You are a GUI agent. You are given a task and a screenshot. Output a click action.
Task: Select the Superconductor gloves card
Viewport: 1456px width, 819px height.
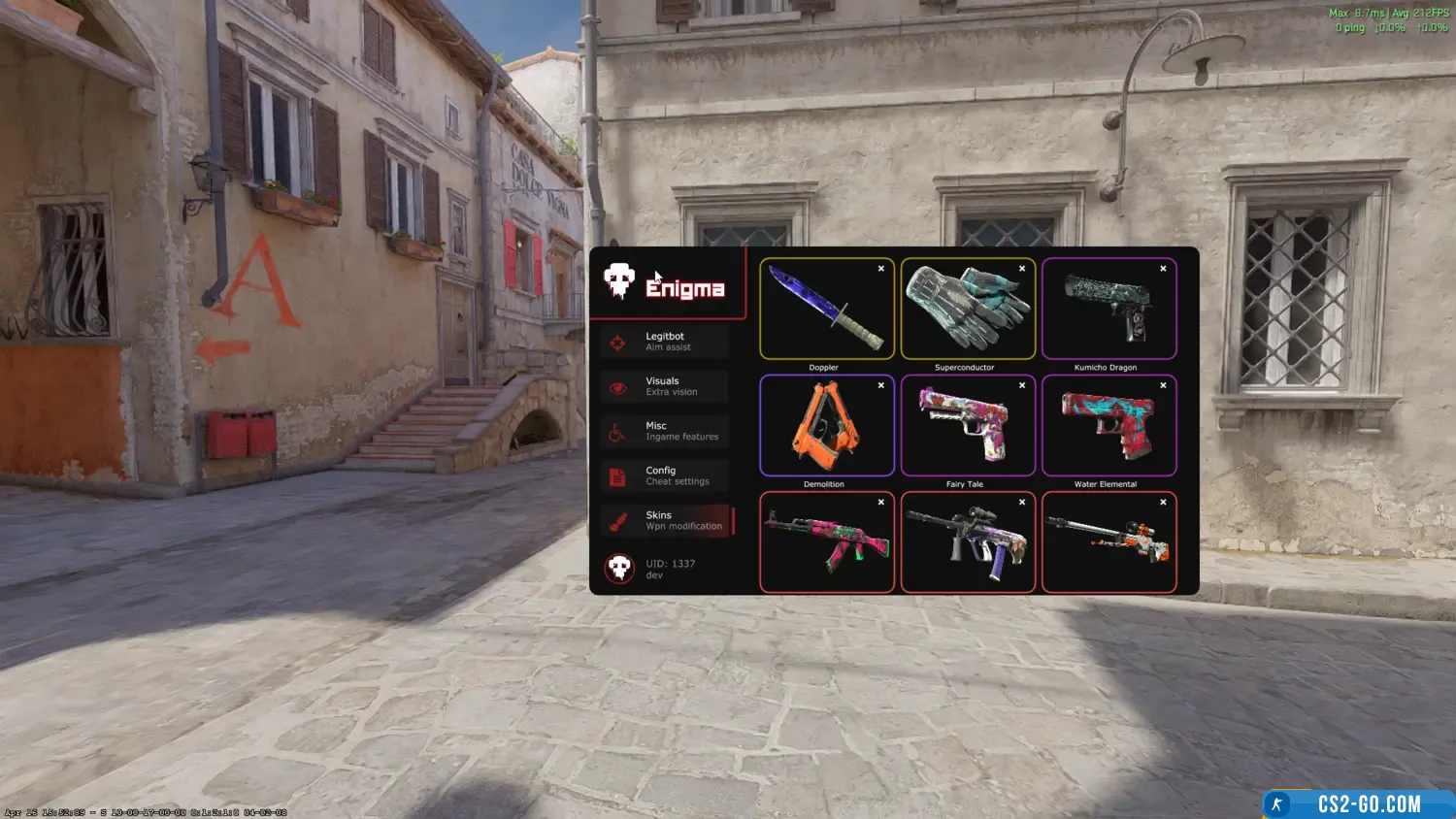click(967, 309)
